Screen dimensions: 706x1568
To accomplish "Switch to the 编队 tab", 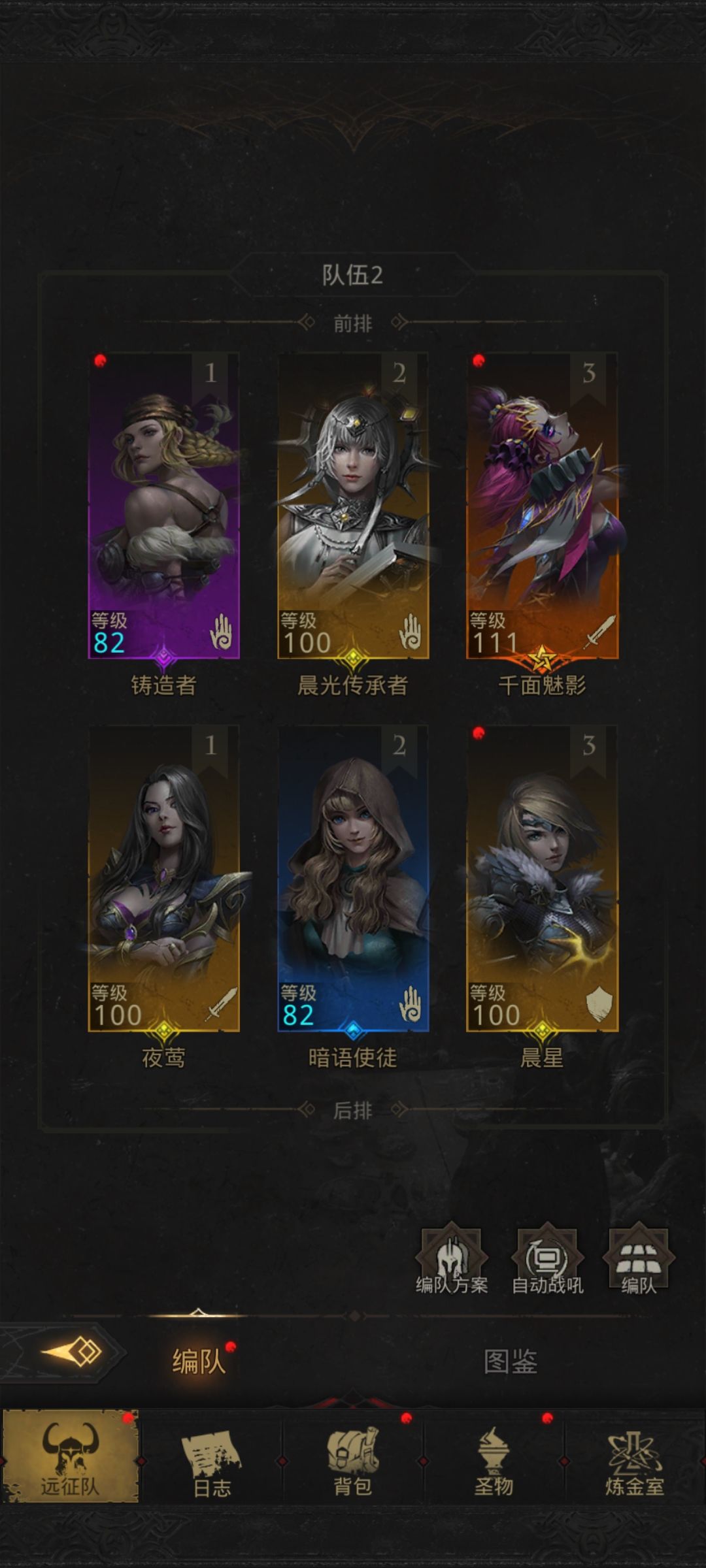I will point(199,1362).
